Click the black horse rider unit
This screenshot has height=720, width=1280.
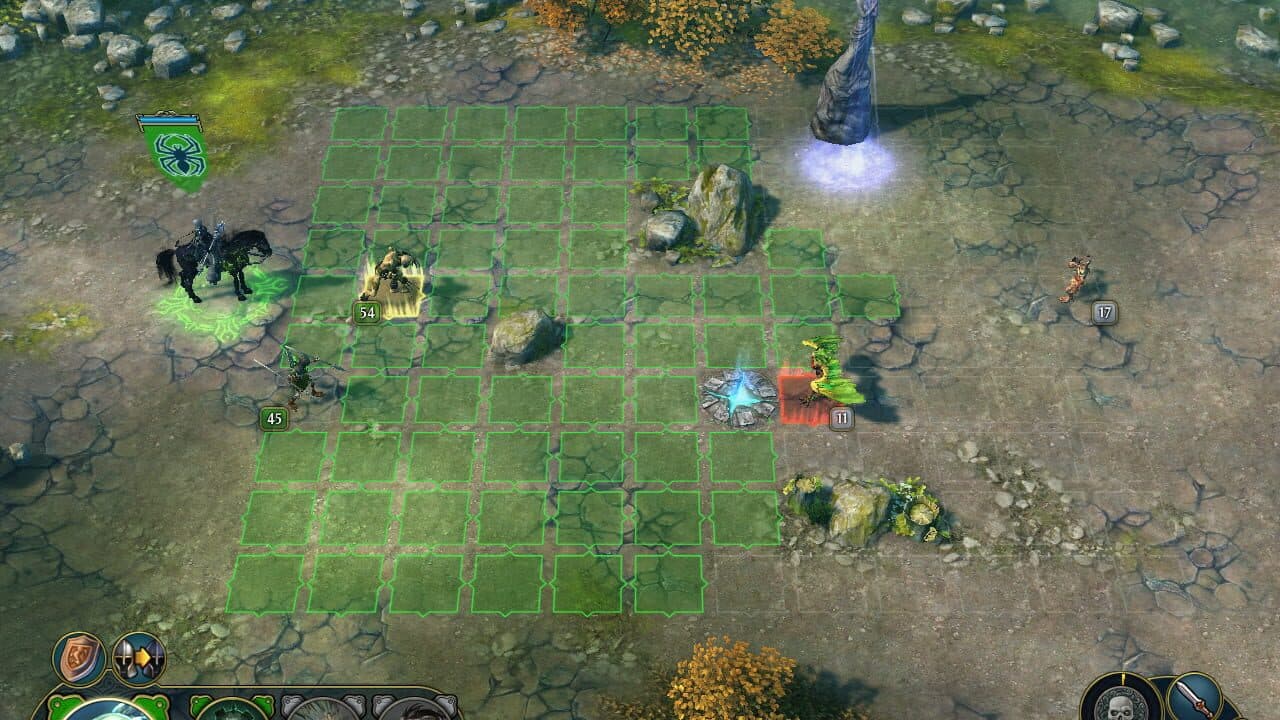pyautogui.click(x=213, y=255)
